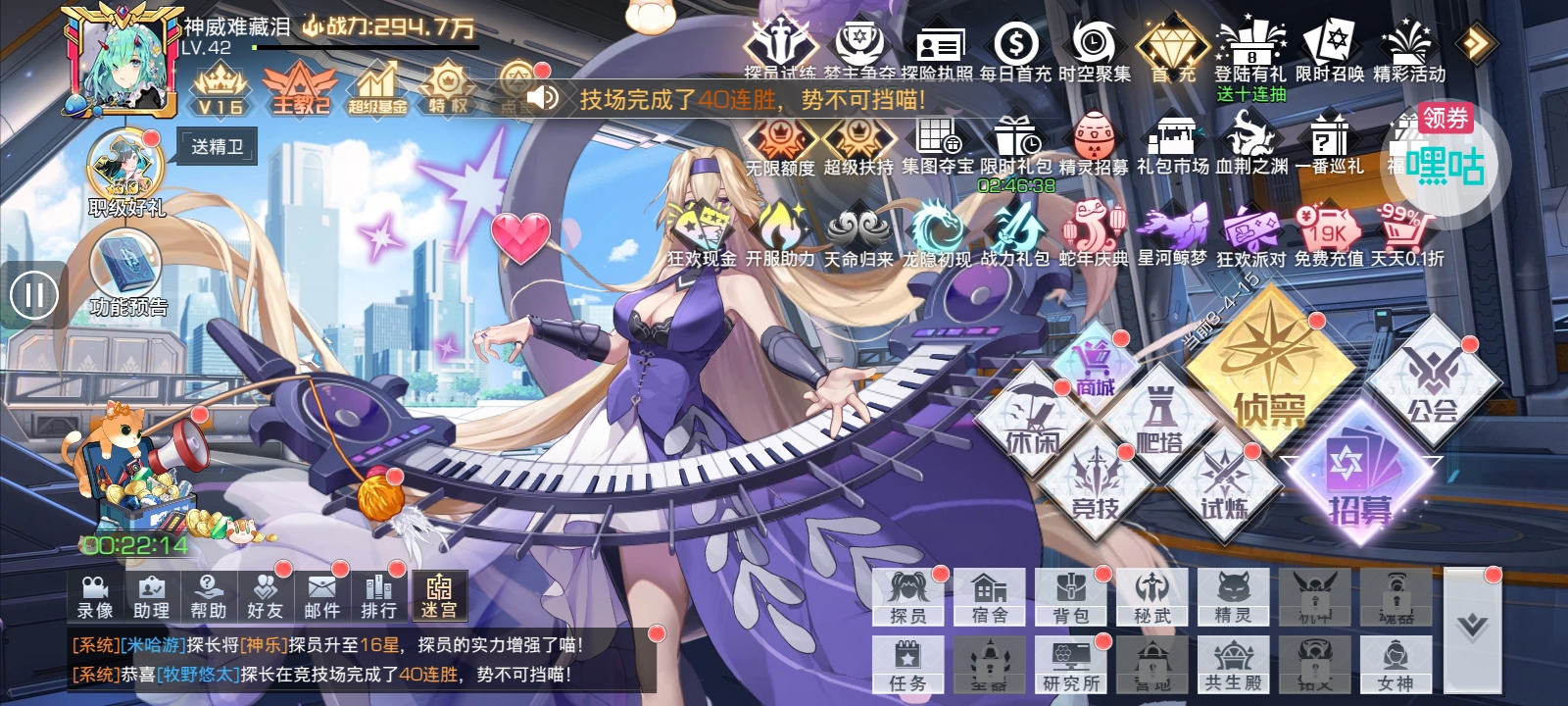Open the 招募 recruit menu
This screenshot has height=706, width=1568.
point(1360,480)
